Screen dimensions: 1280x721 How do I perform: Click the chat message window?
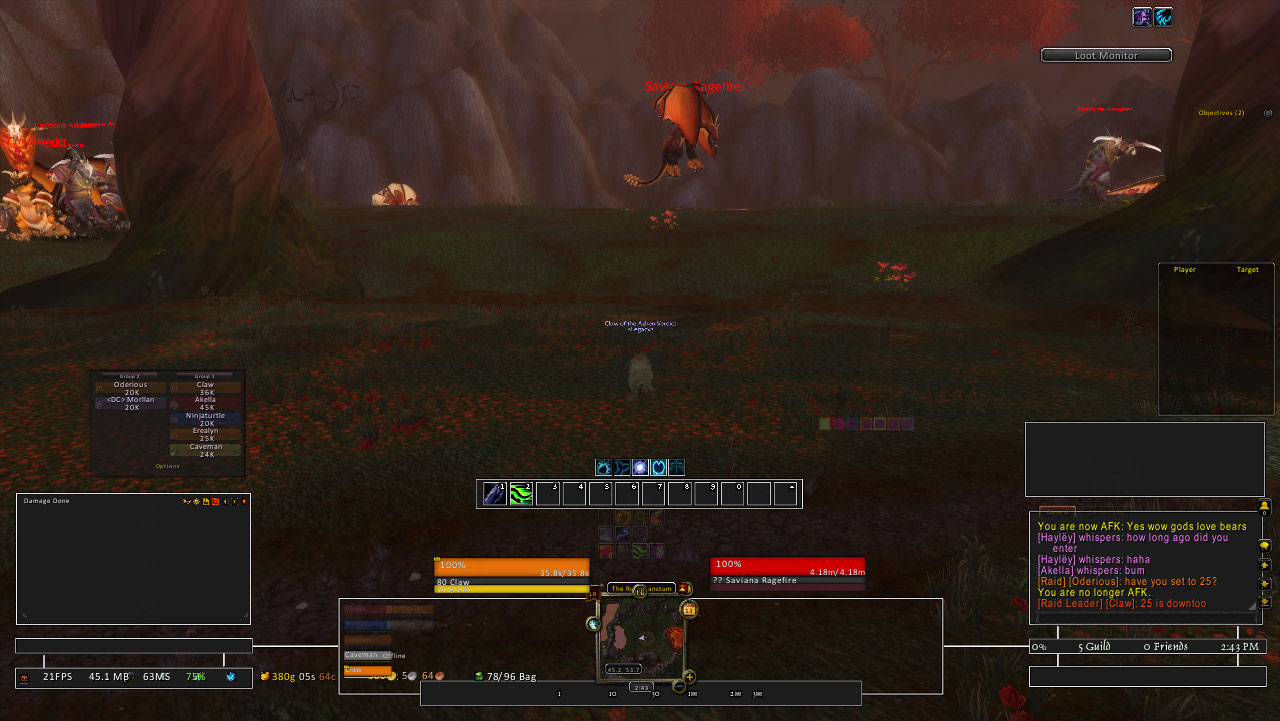(x=1142, y=565)
